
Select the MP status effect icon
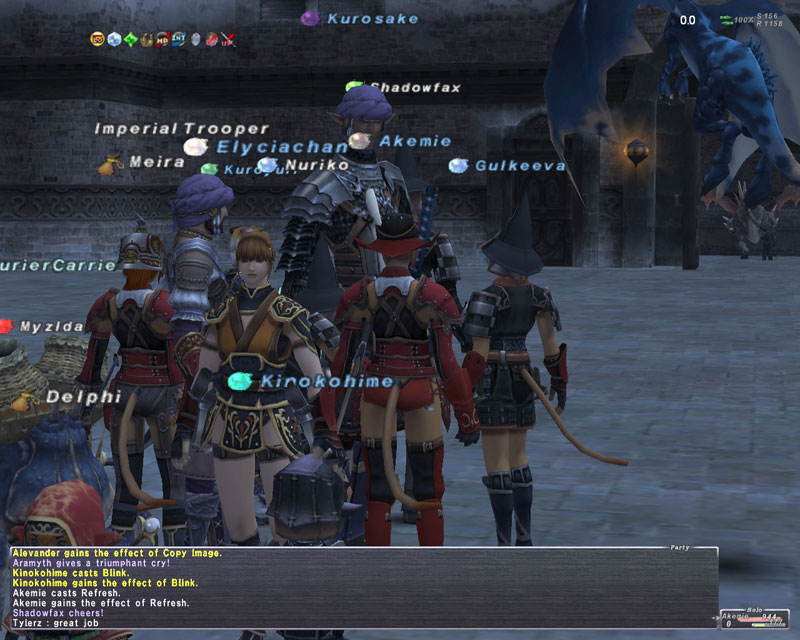(162, 40)
